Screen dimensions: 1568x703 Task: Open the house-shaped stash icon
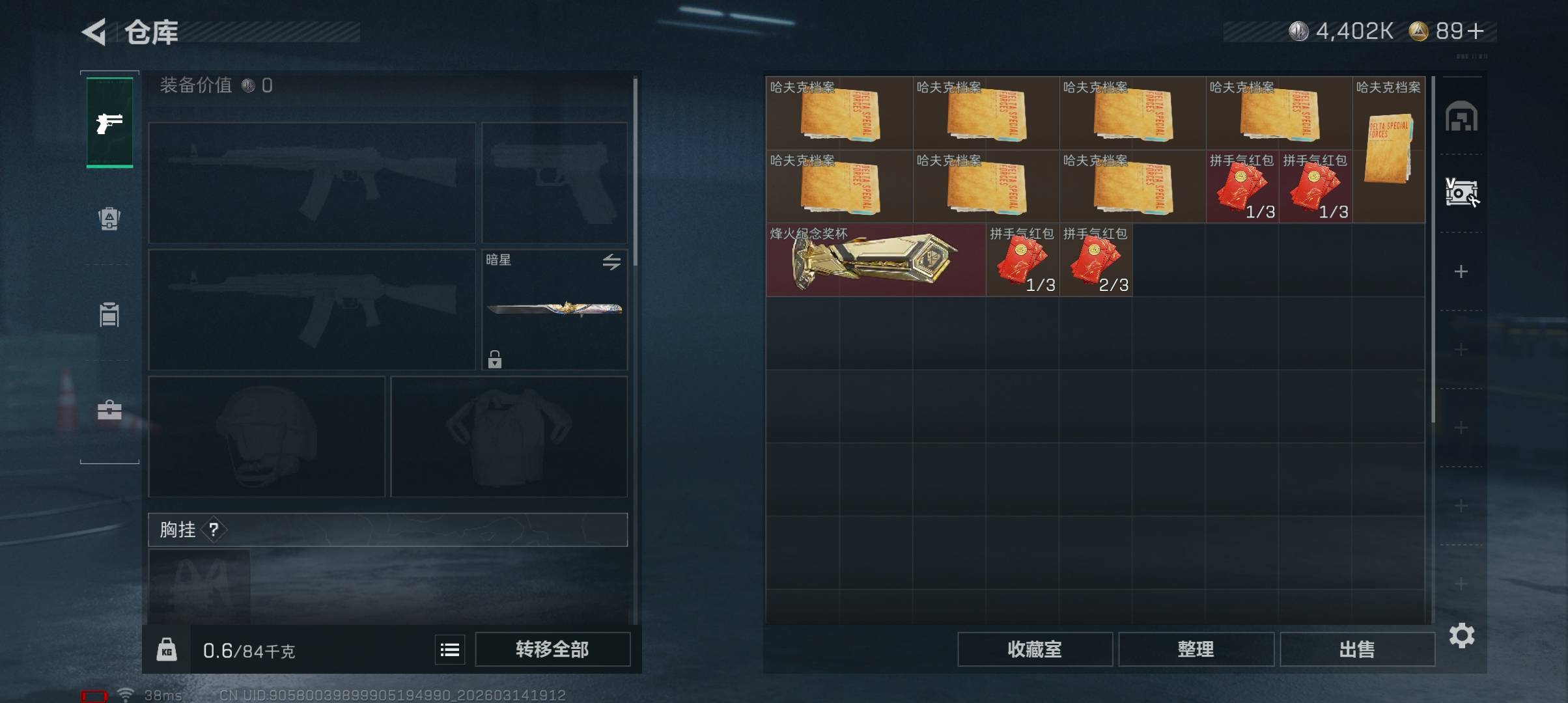coord(1461,117)
